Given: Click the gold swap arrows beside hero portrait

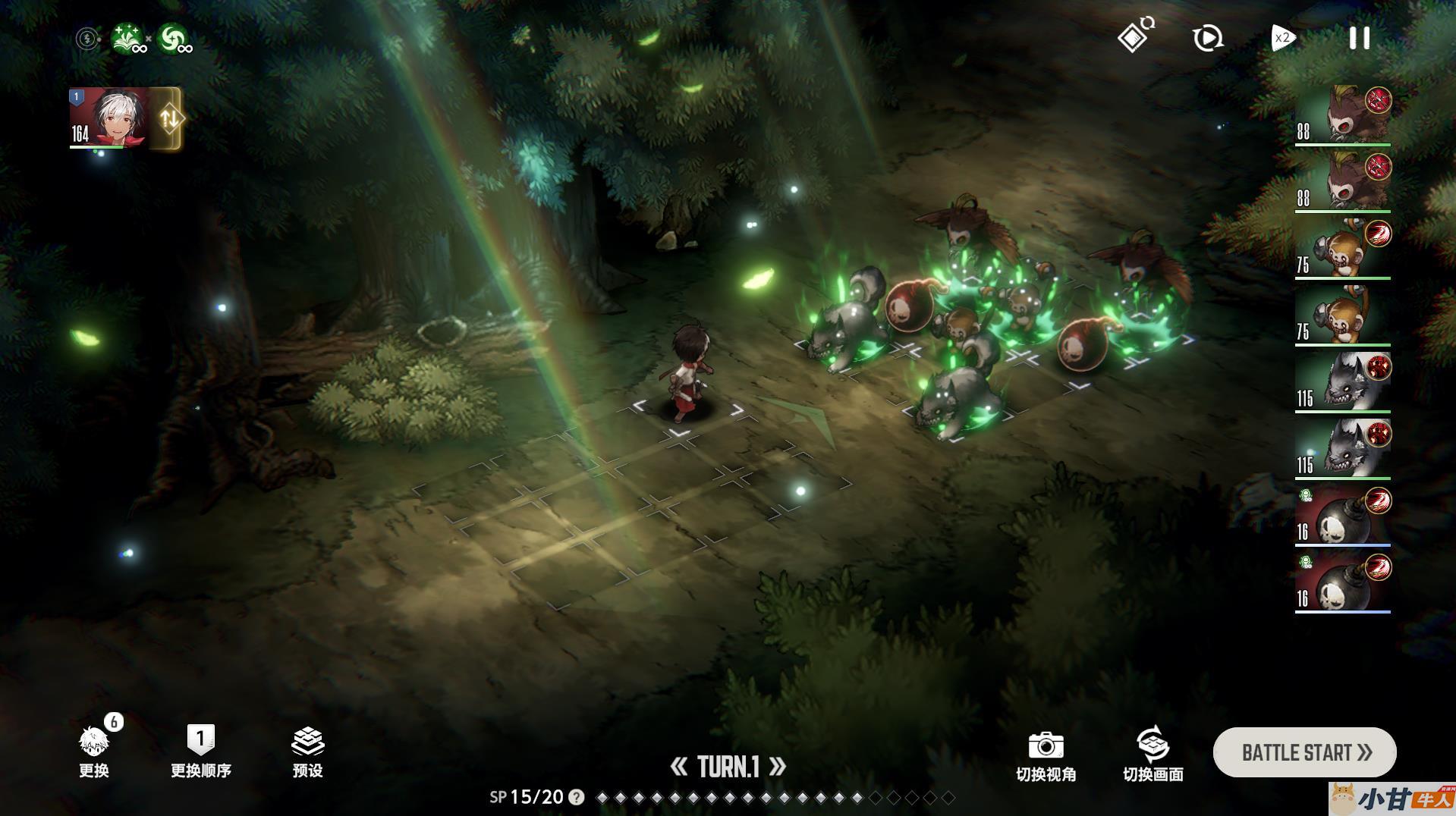Looking at the screenshot, I should pos(168,118).
